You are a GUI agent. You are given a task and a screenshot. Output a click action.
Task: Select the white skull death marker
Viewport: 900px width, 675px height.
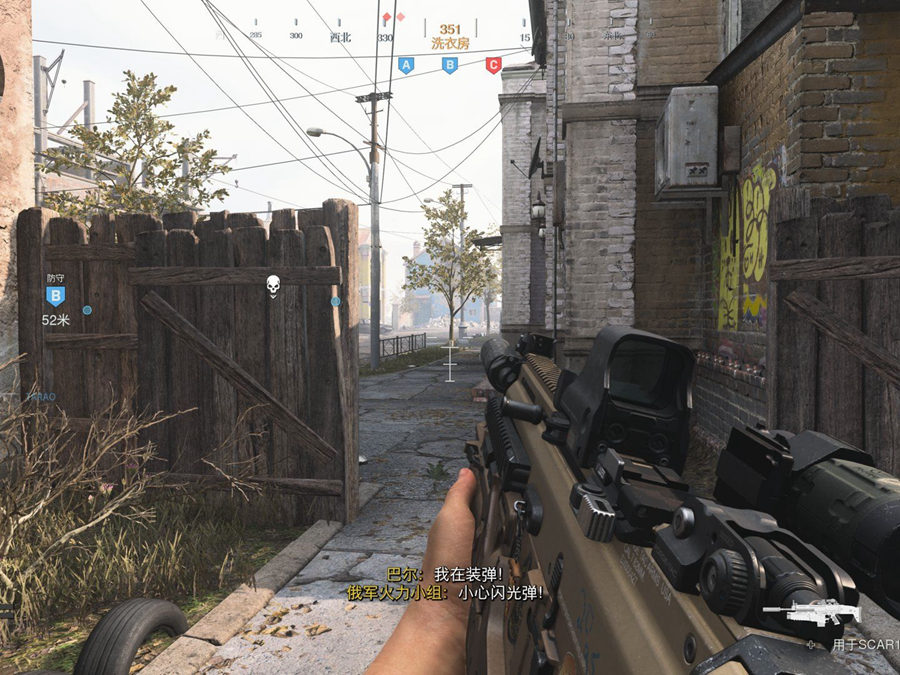(x=272, y=287)
